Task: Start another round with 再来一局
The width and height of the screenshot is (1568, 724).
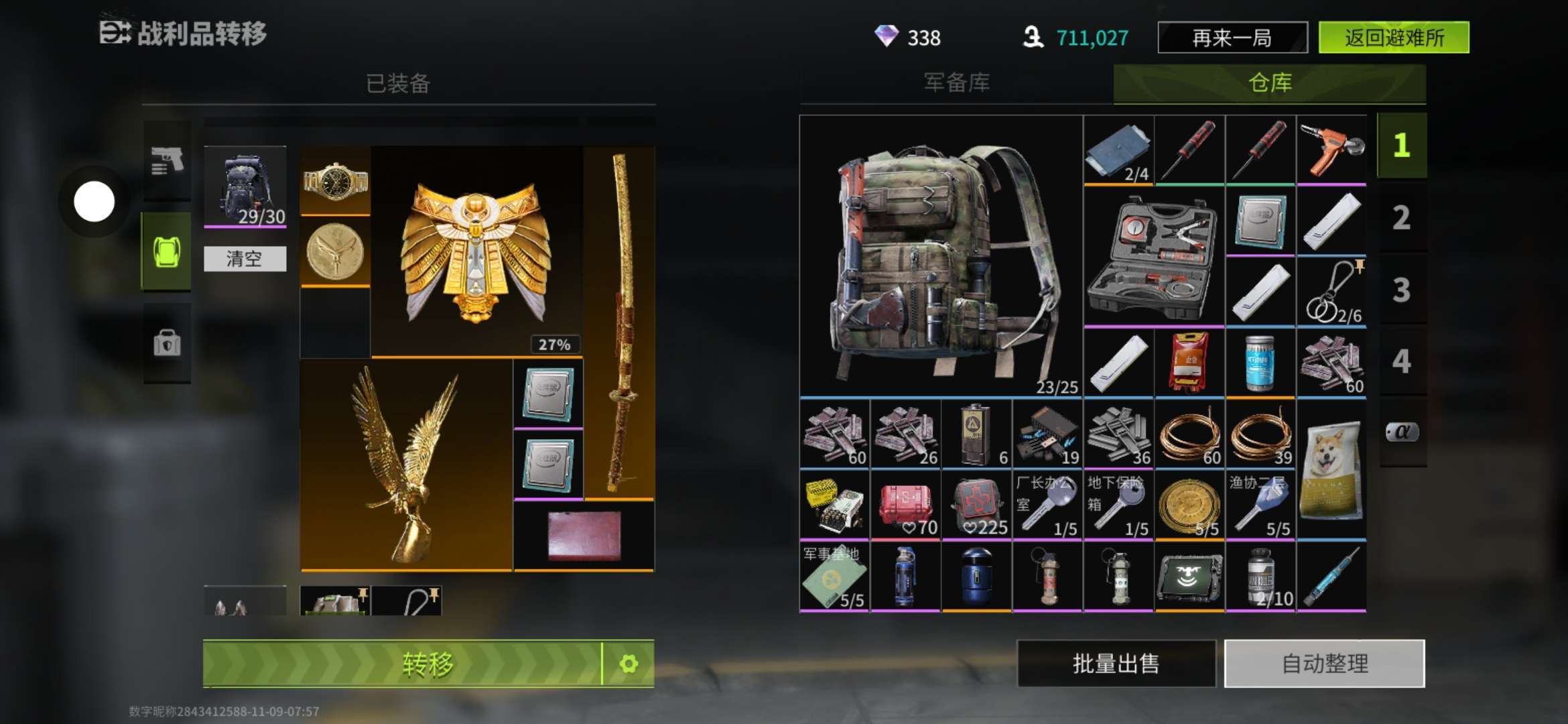Action: (x=1232, y=38)
